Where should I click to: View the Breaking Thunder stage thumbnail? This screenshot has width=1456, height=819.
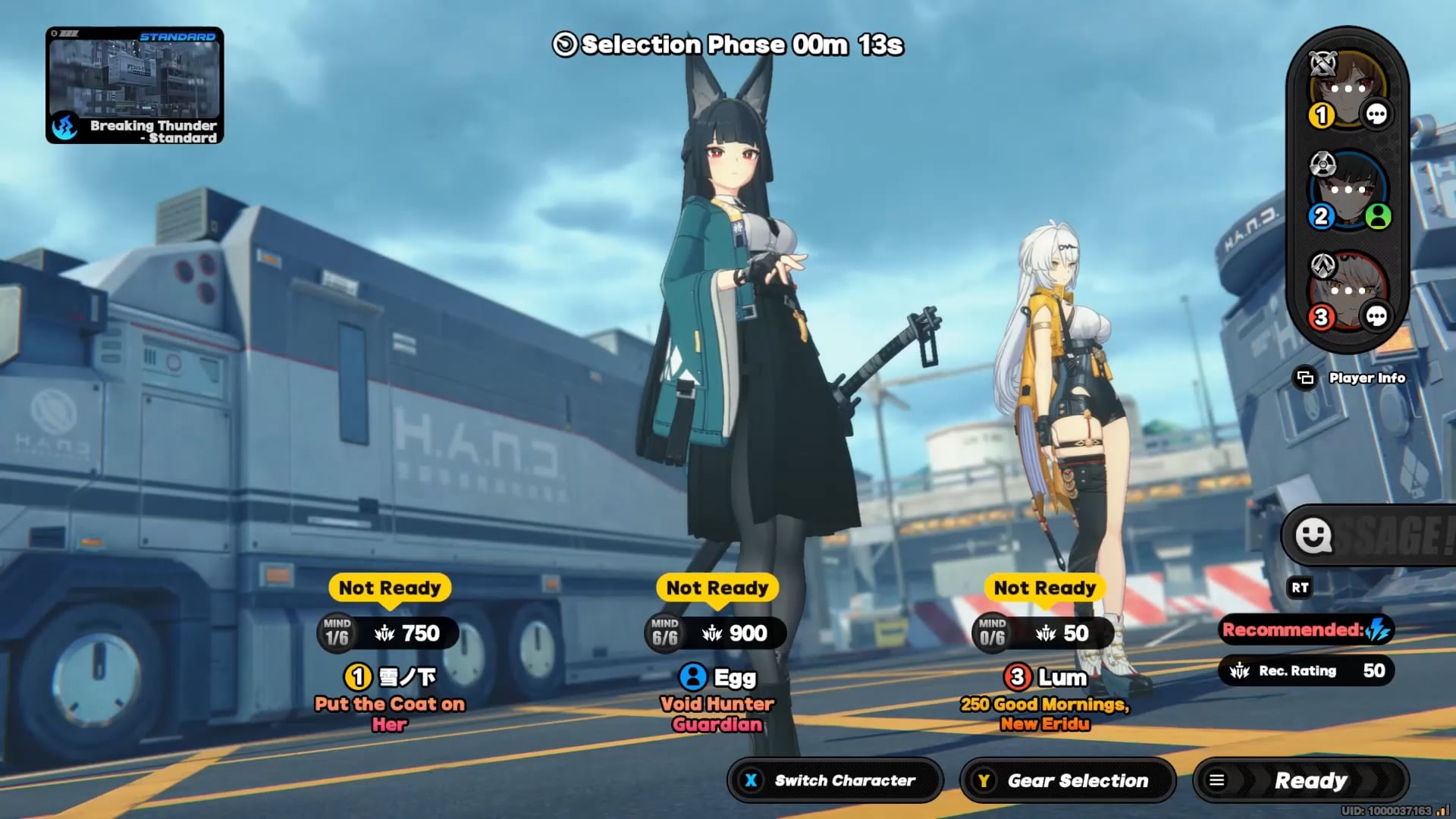[134, 85]
